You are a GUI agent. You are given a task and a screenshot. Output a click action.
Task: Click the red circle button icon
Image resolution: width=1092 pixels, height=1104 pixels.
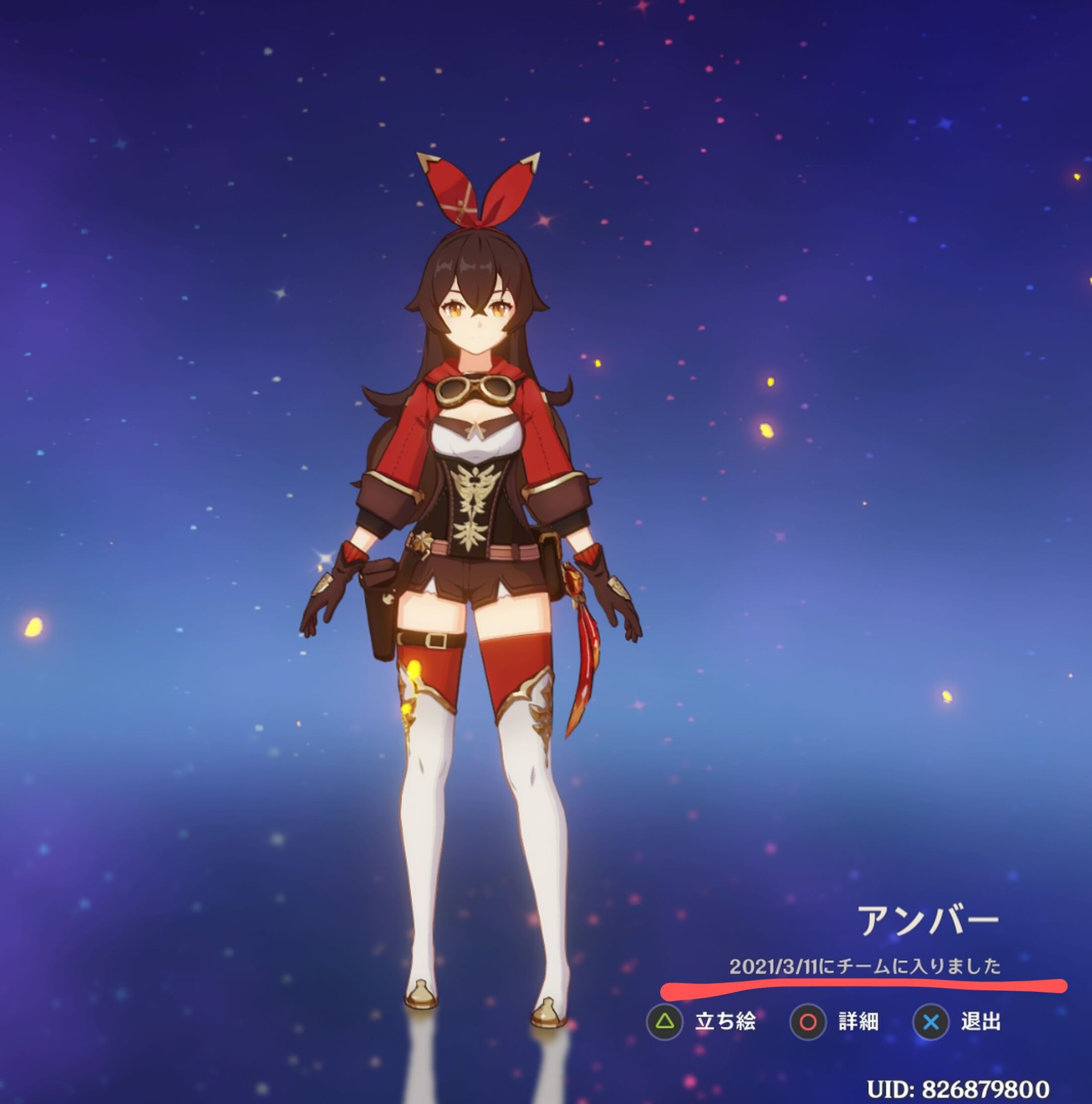pos(810,1022)
